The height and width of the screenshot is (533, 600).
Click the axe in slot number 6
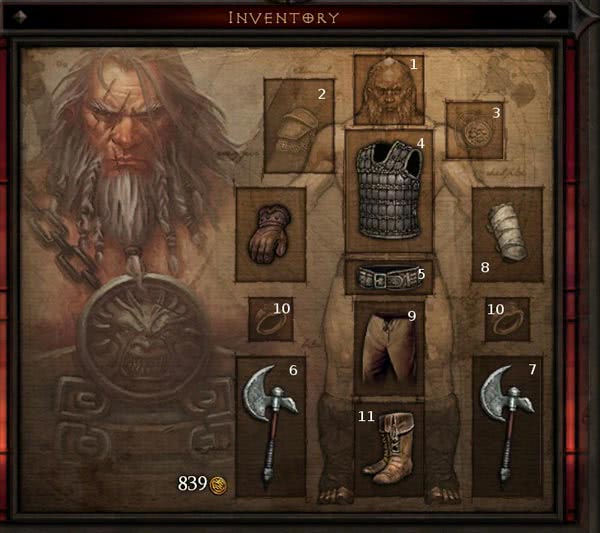click(x=270, y=425)
